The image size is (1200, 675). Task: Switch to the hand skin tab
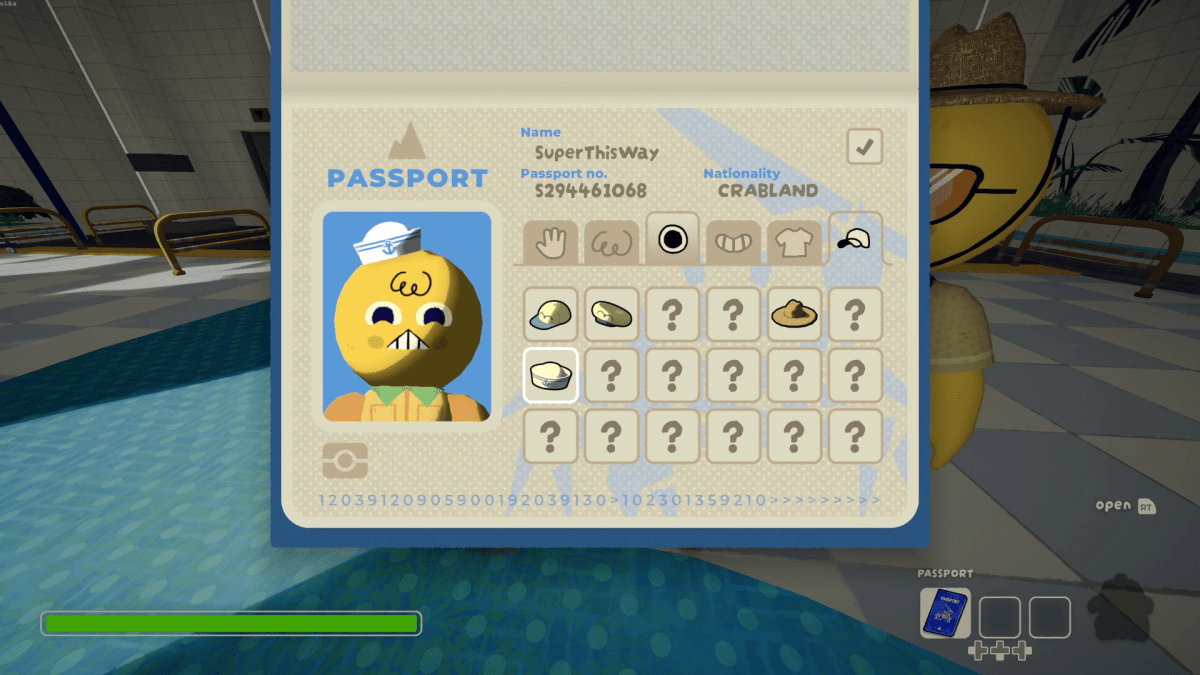pyautogui.click(x=550, y=243)
